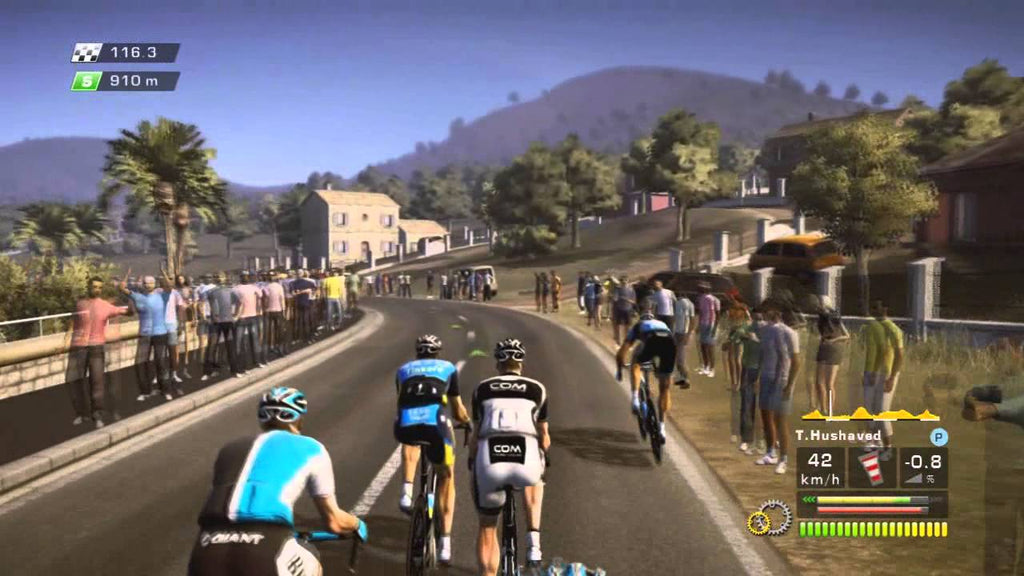Click the checkered finish flag icon

[x=87, y=53]
